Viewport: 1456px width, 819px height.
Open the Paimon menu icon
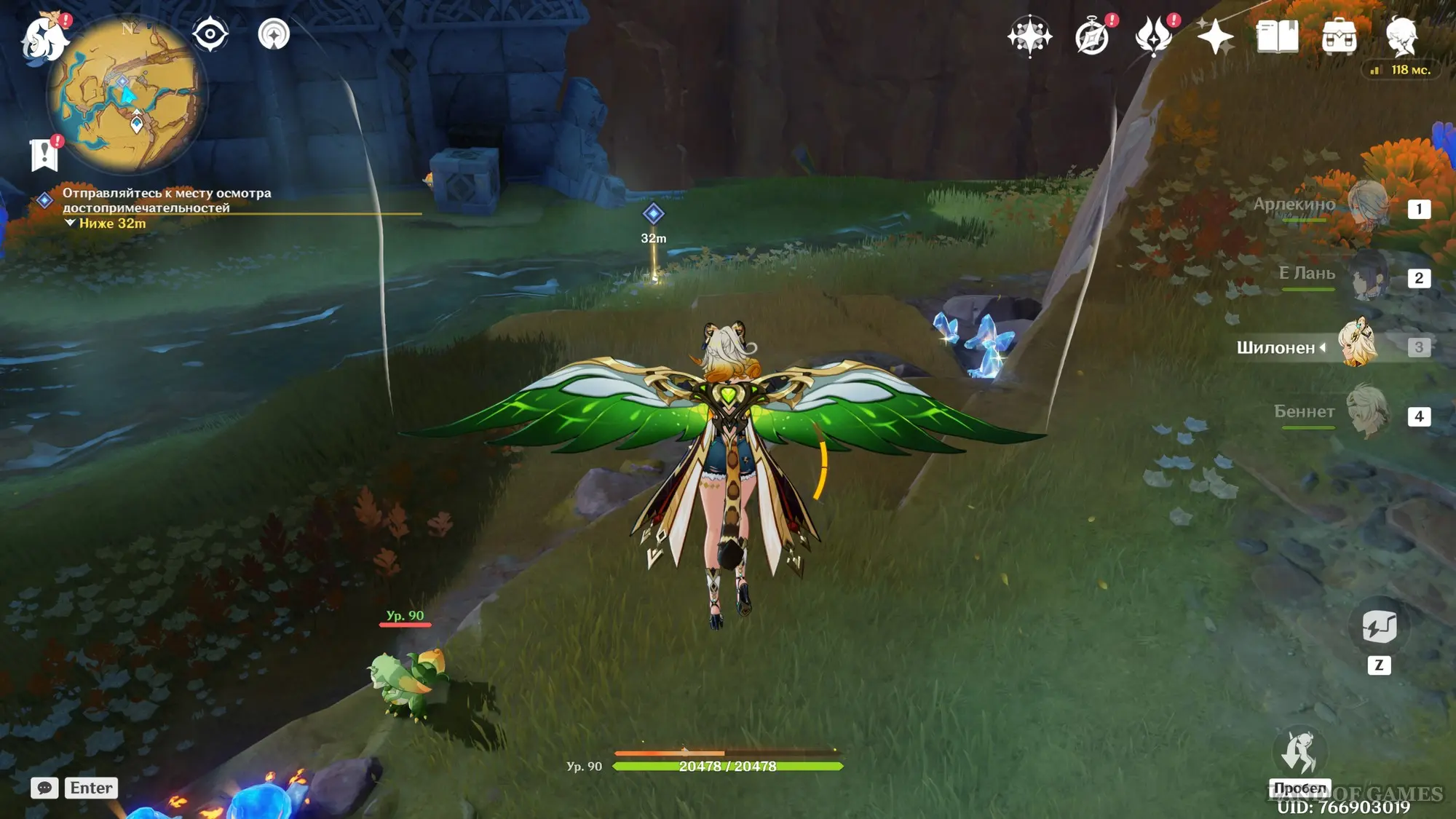click(x=44, y=36)
